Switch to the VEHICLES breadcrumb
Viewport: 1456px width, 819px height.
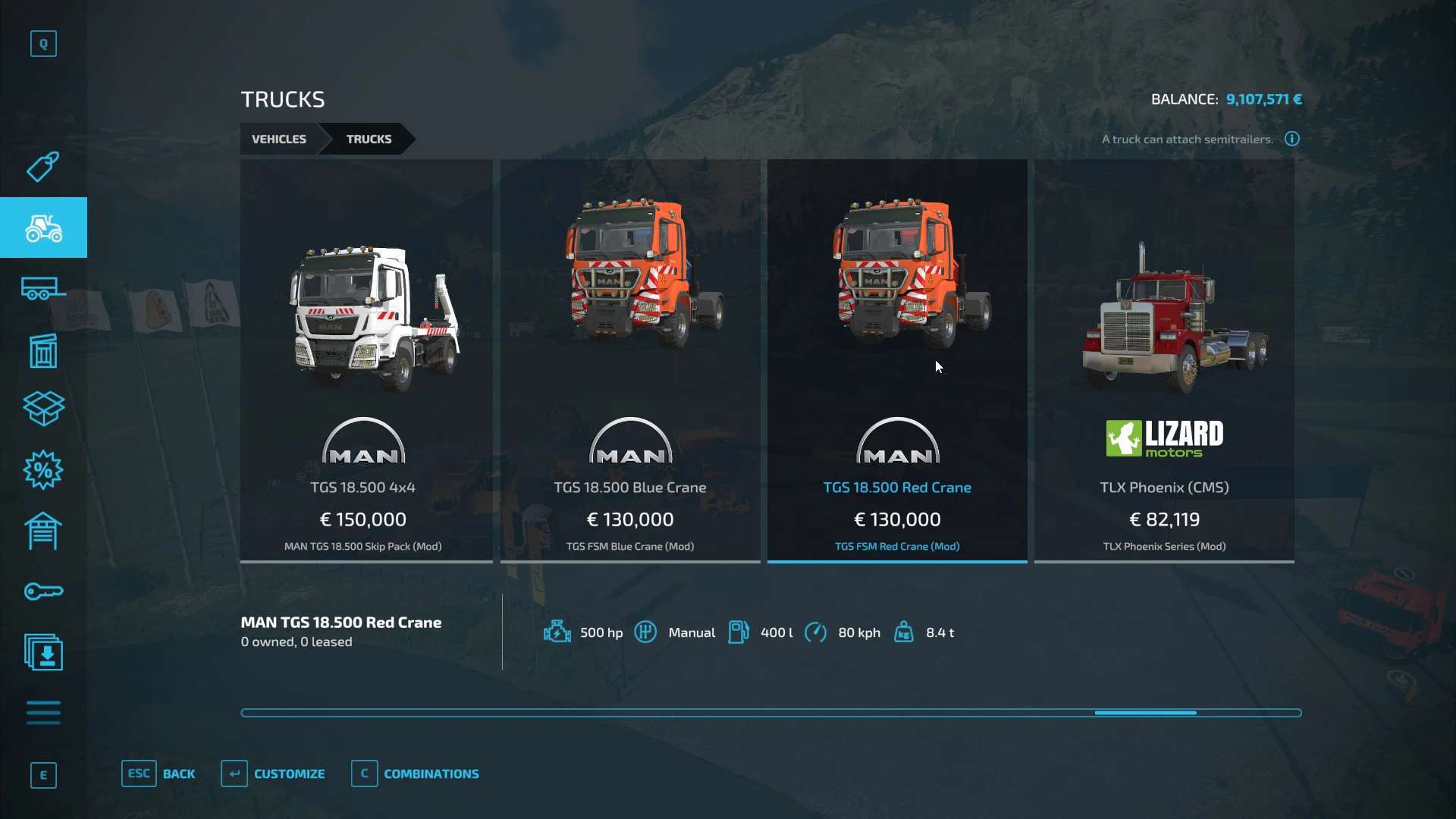[278, 139]
